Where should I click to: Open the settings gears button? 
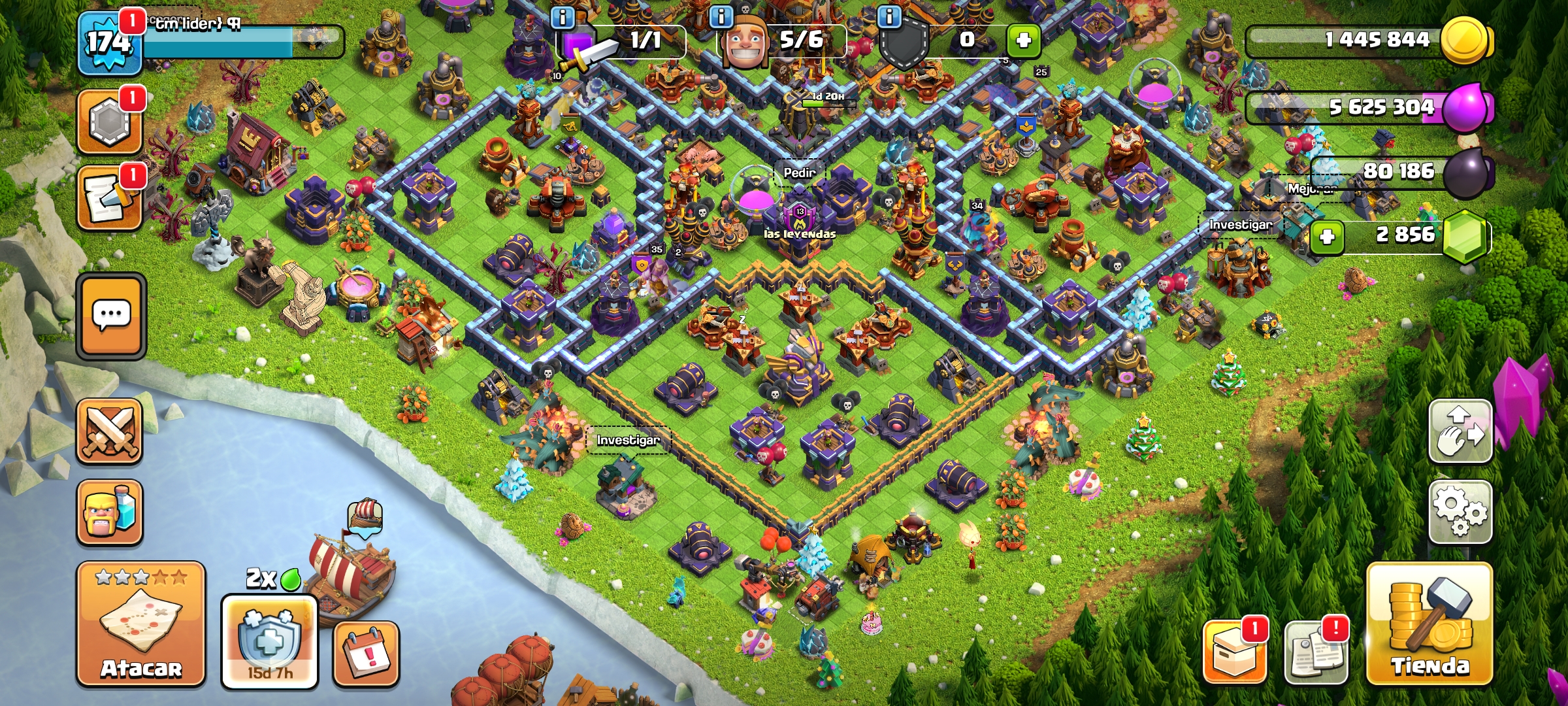1460,512
